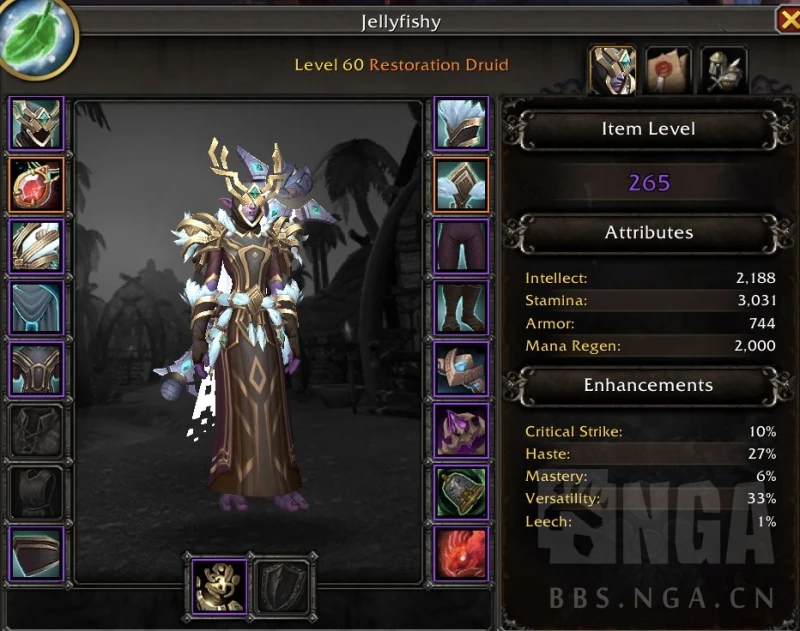Select the chest armor slot

tap(37, 369)
